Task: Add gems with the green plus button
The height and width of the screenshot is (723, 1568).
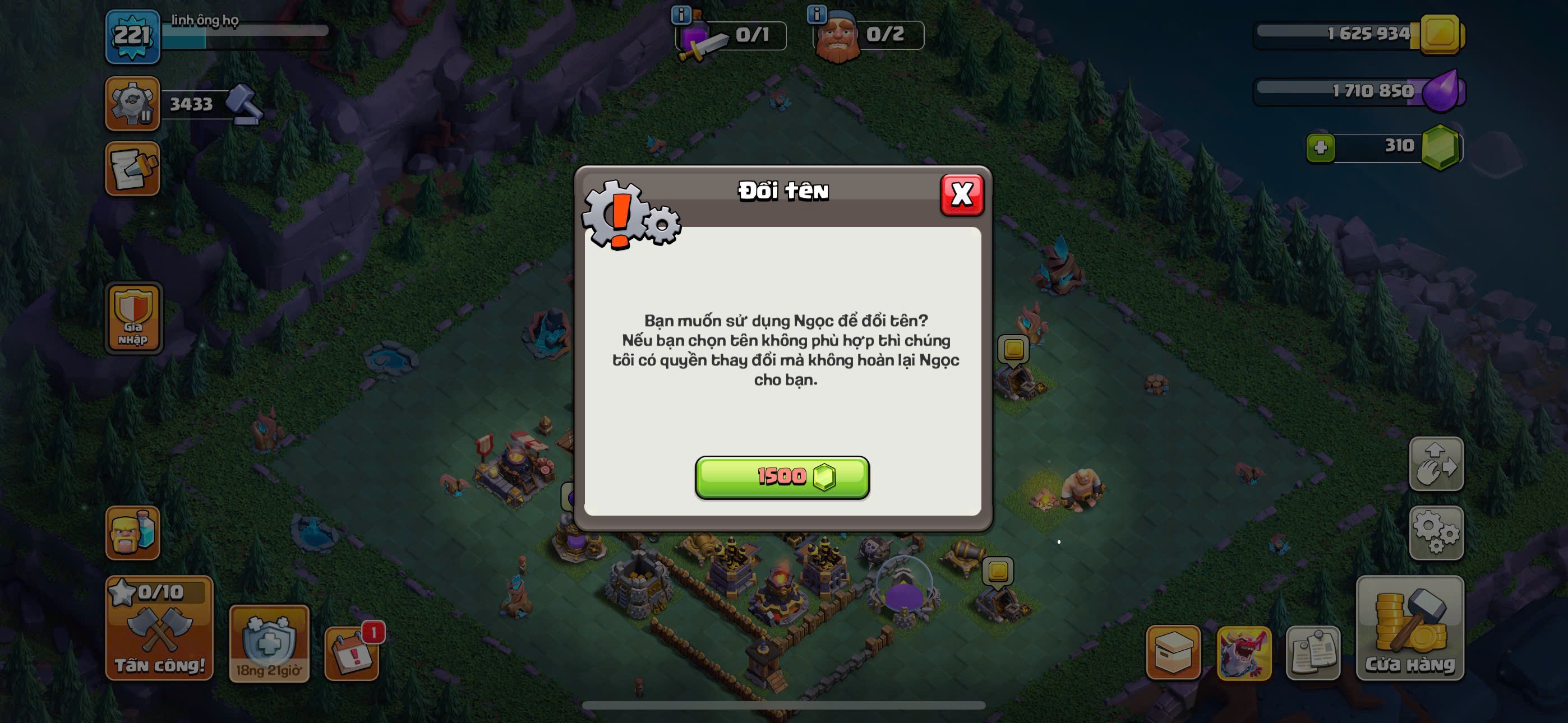Action: [1320, 147]
